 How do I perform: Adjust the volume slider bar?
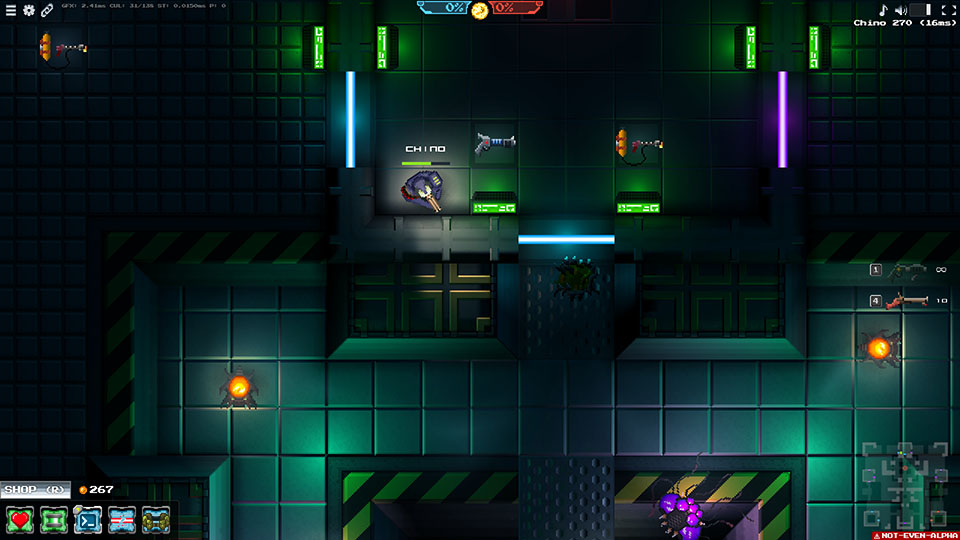920,10
